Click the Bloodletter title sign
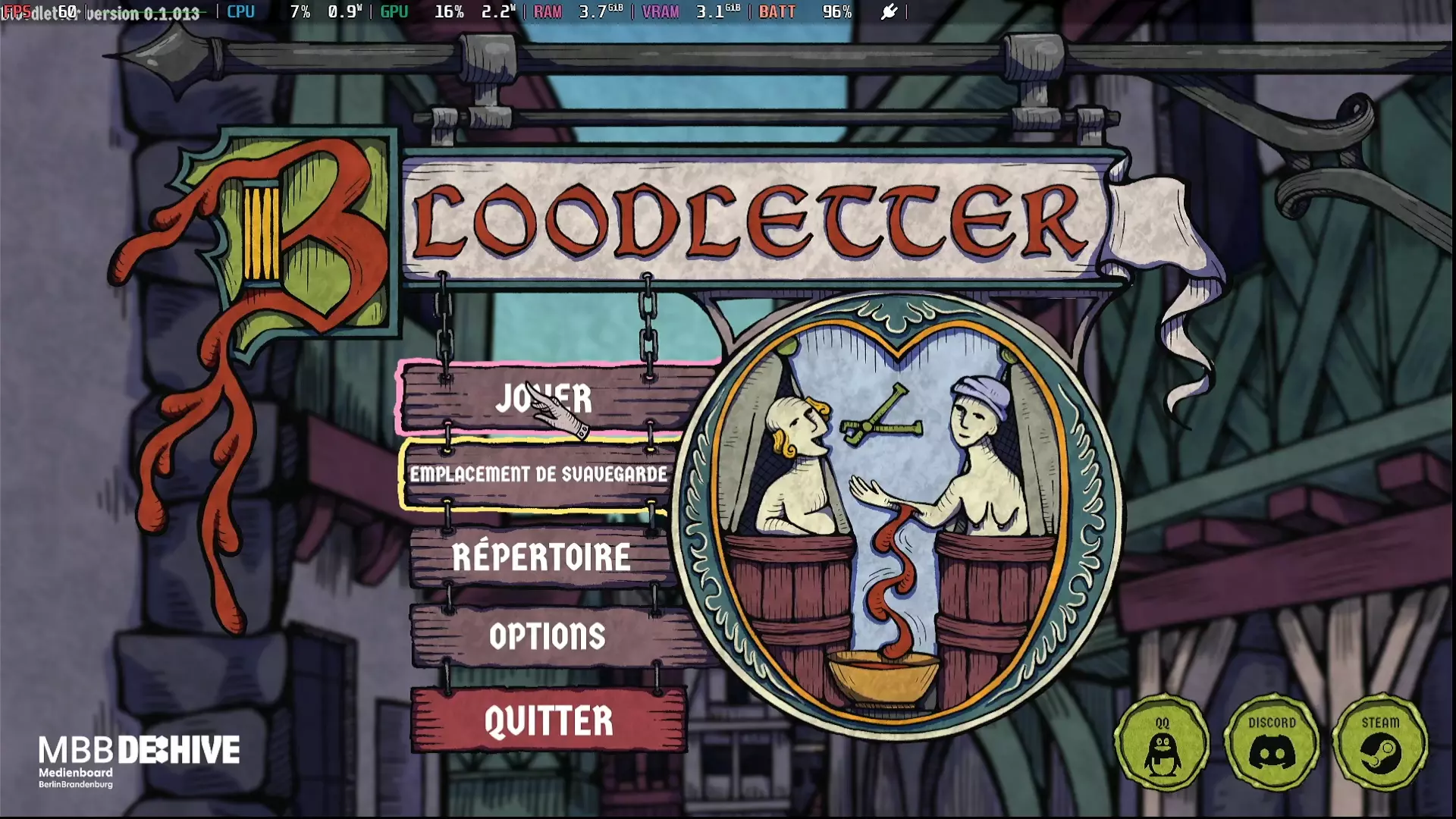 [x=758, y=216]
